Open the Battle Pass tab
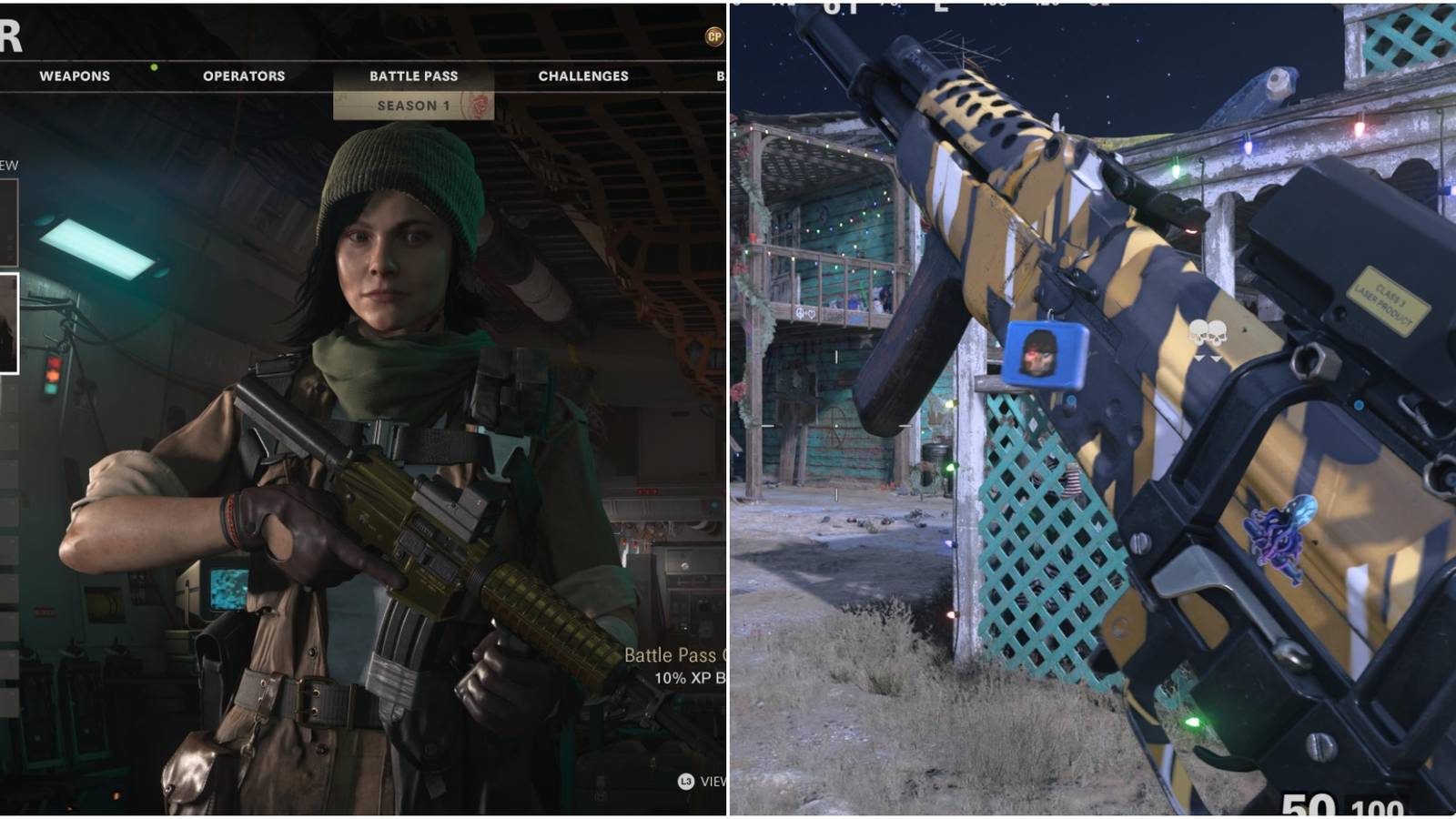 (x=412, y=76)
